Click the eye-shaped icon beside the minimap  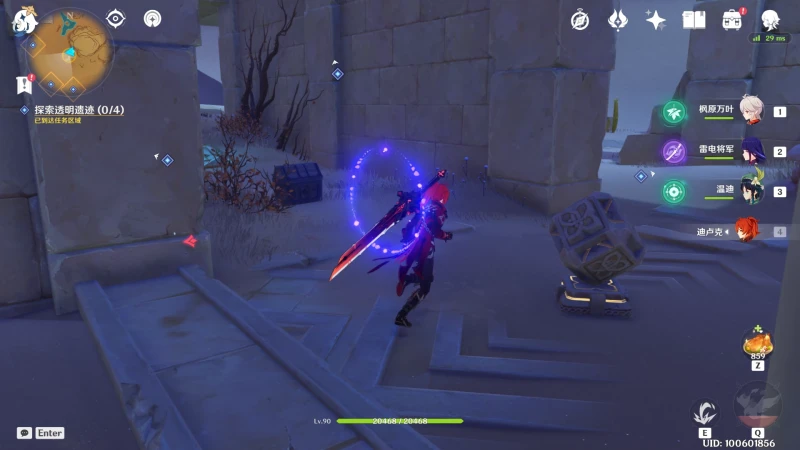pos(116,18)
